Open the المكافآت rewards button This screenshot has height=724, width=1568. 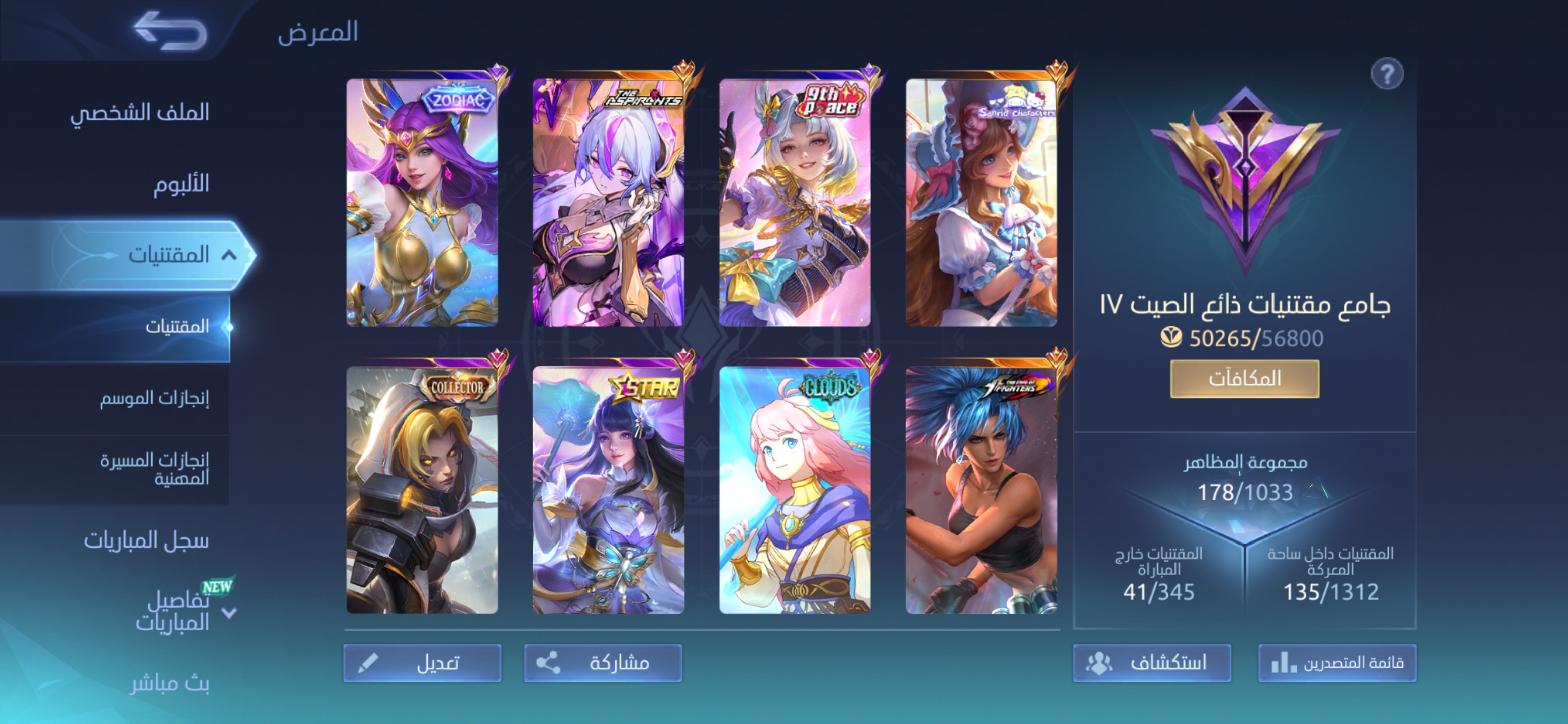coord(1244,379)
